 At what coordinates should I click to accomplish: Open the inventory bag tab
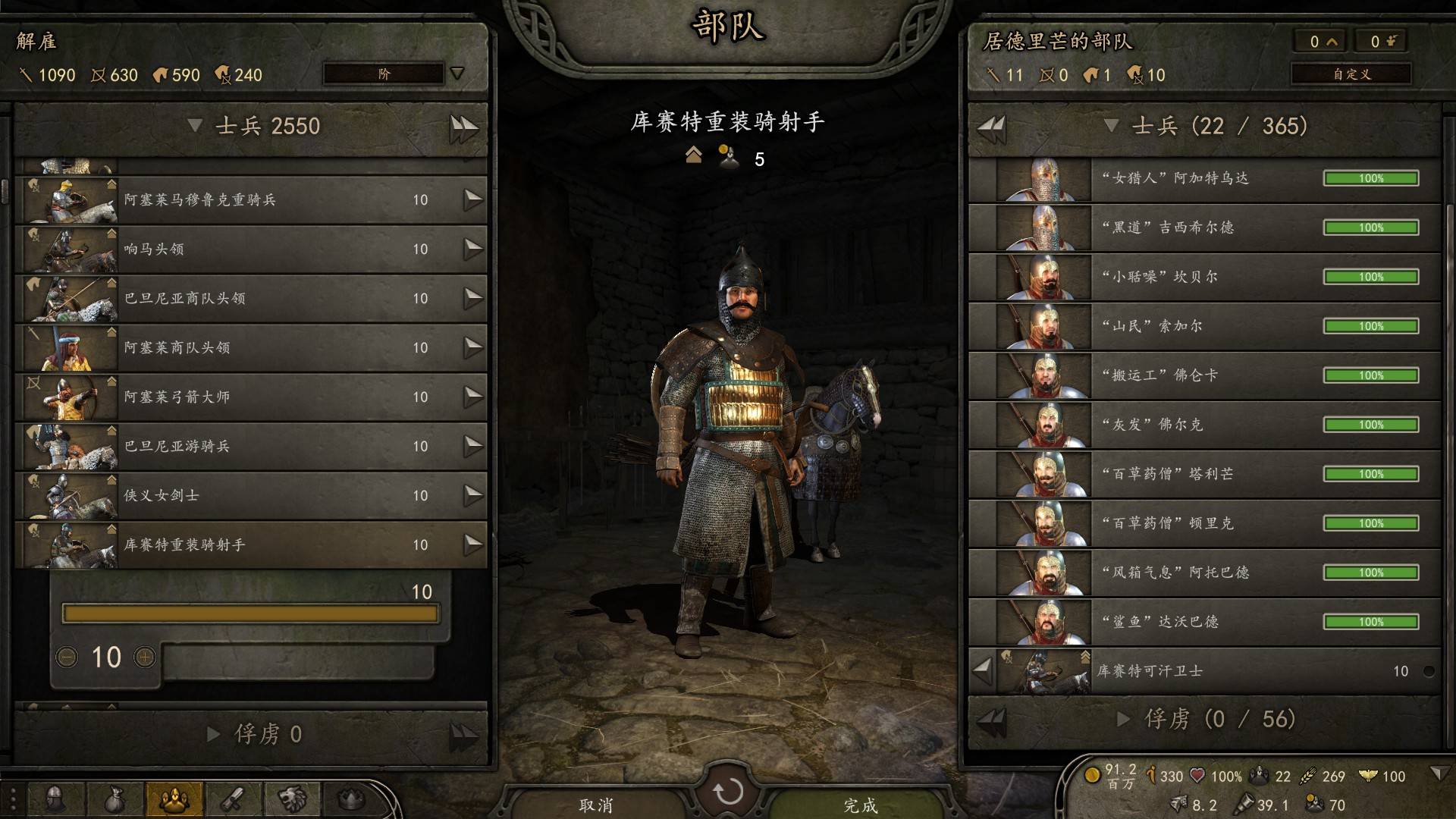(115, 799)
